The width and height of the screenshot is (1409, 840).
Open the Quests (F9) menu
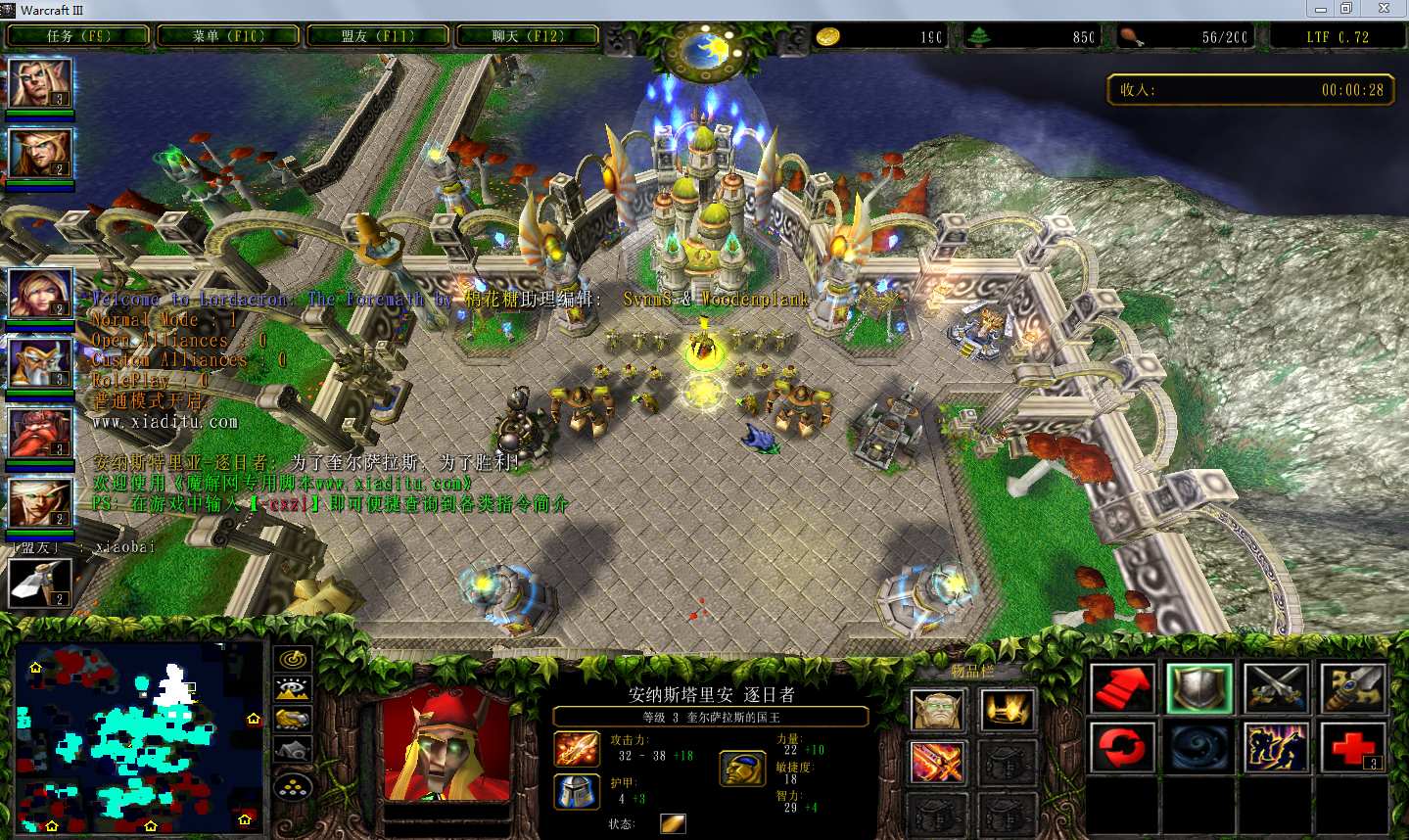pyautogui.click(x=78, y=36)
